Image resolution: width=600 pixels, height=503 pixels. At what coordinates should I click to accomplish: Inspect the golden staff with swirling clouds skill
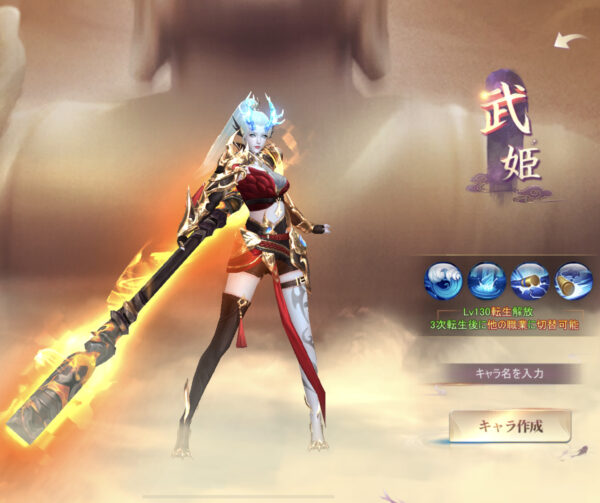pyautogui.click(x=574, y=280)
